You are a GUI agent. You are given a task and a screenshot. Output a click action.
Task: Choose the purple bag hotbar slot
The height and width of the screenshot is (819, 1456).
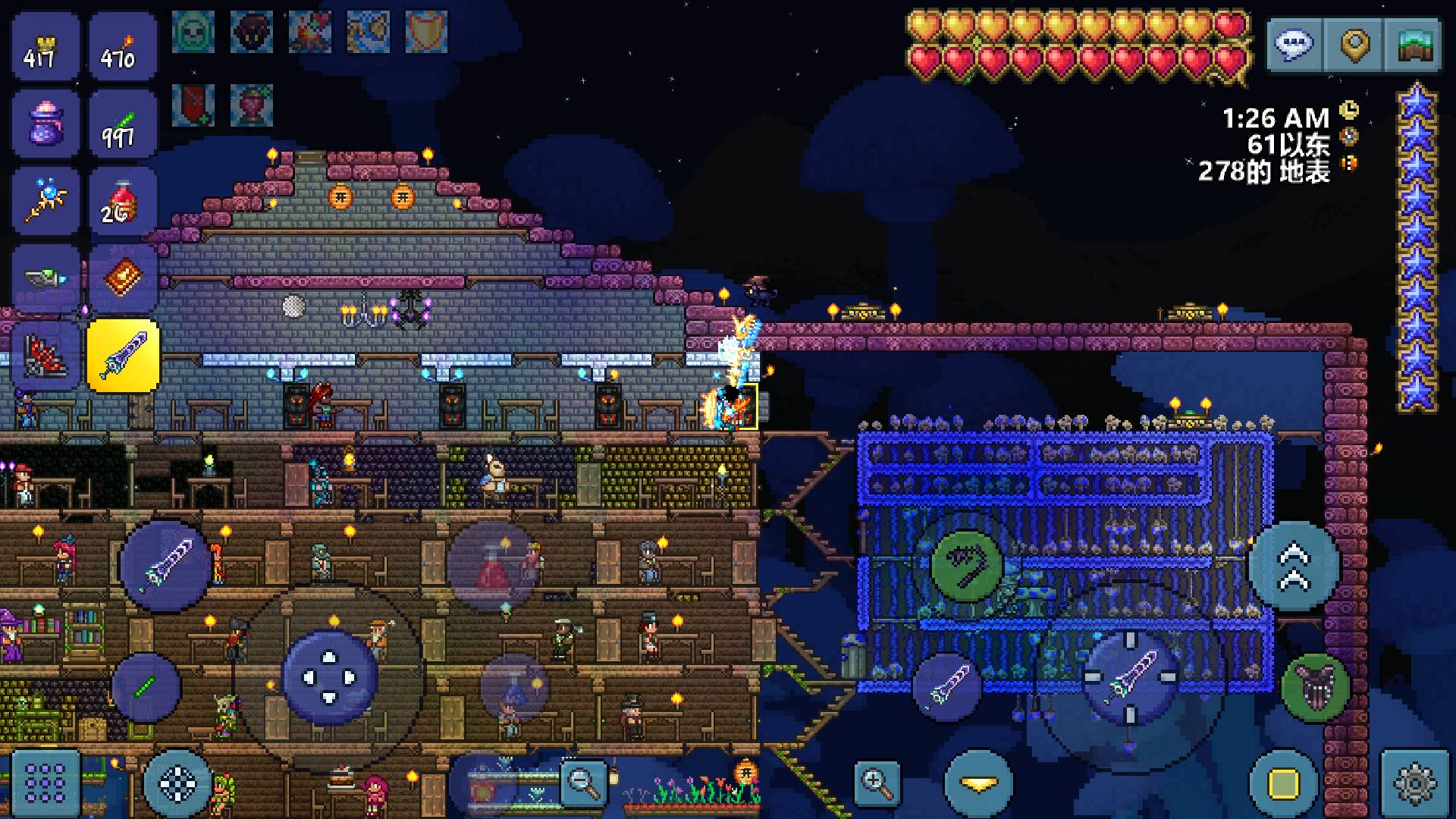click(45, 124)
